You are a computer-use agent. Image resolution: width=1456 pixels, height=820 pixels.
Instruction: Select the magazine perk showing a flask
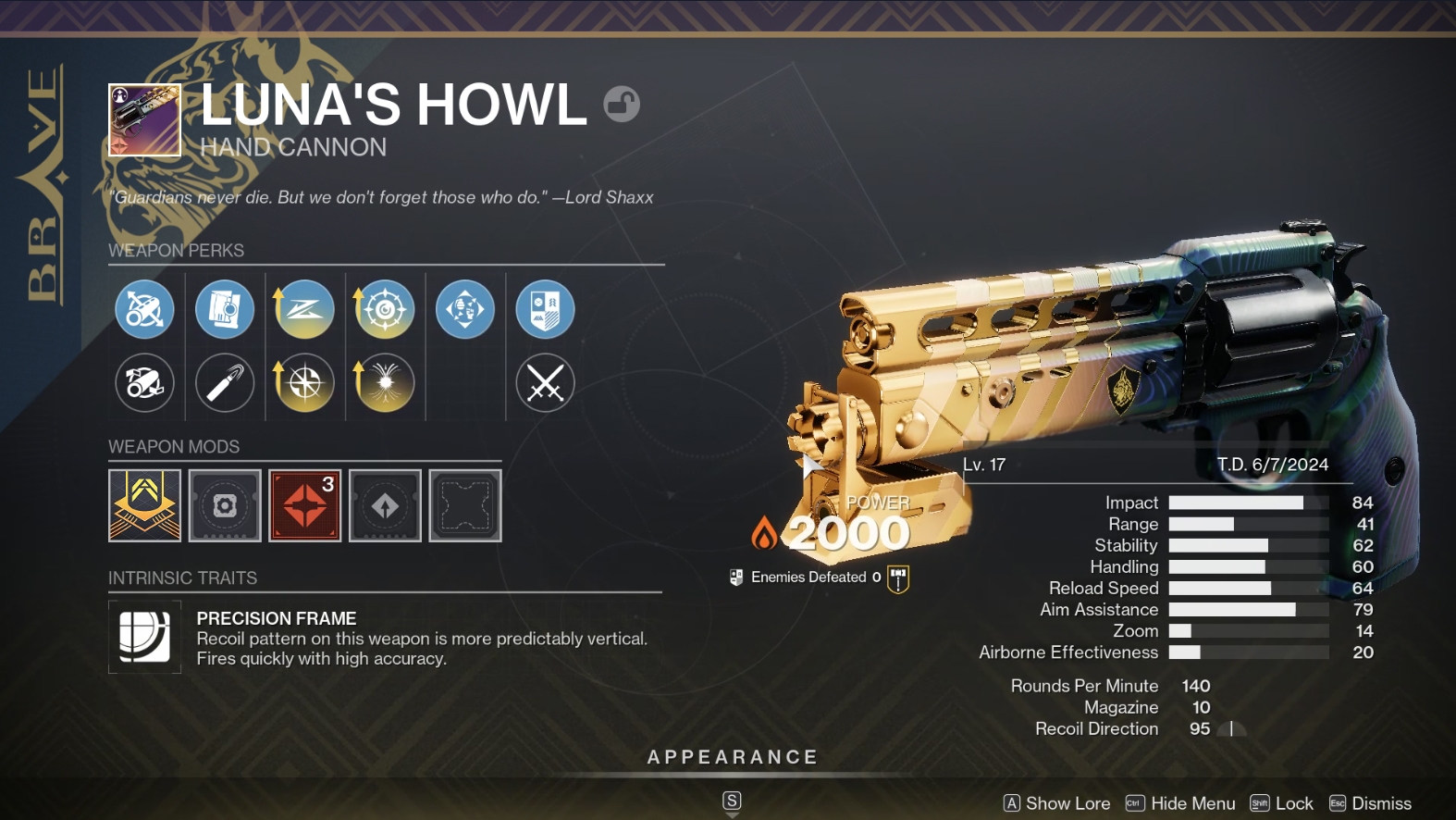pos(225,309)
